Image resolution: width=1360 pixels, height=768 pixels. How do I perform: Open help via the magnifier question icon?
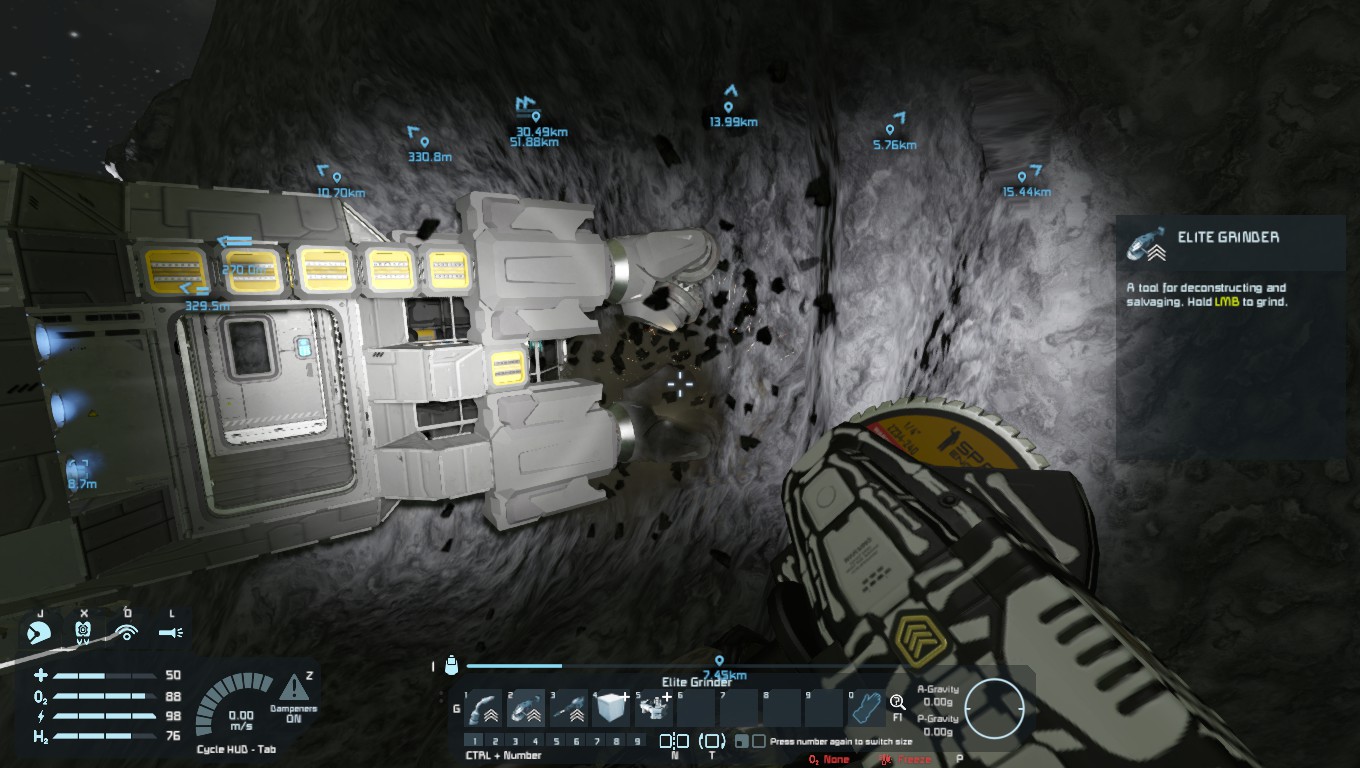897,702
